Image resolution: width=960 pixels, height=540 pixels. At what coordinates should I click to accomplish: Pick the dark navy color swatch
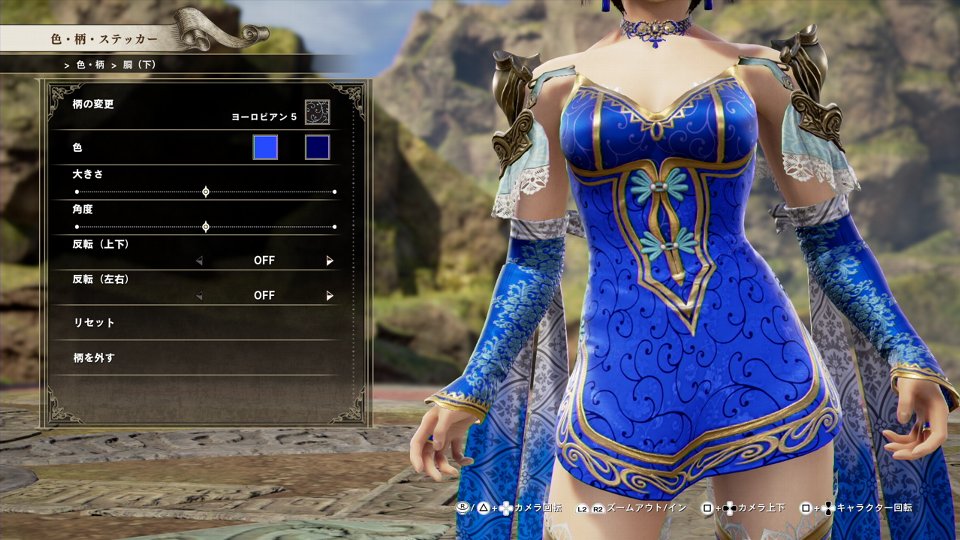coord(317,148)
